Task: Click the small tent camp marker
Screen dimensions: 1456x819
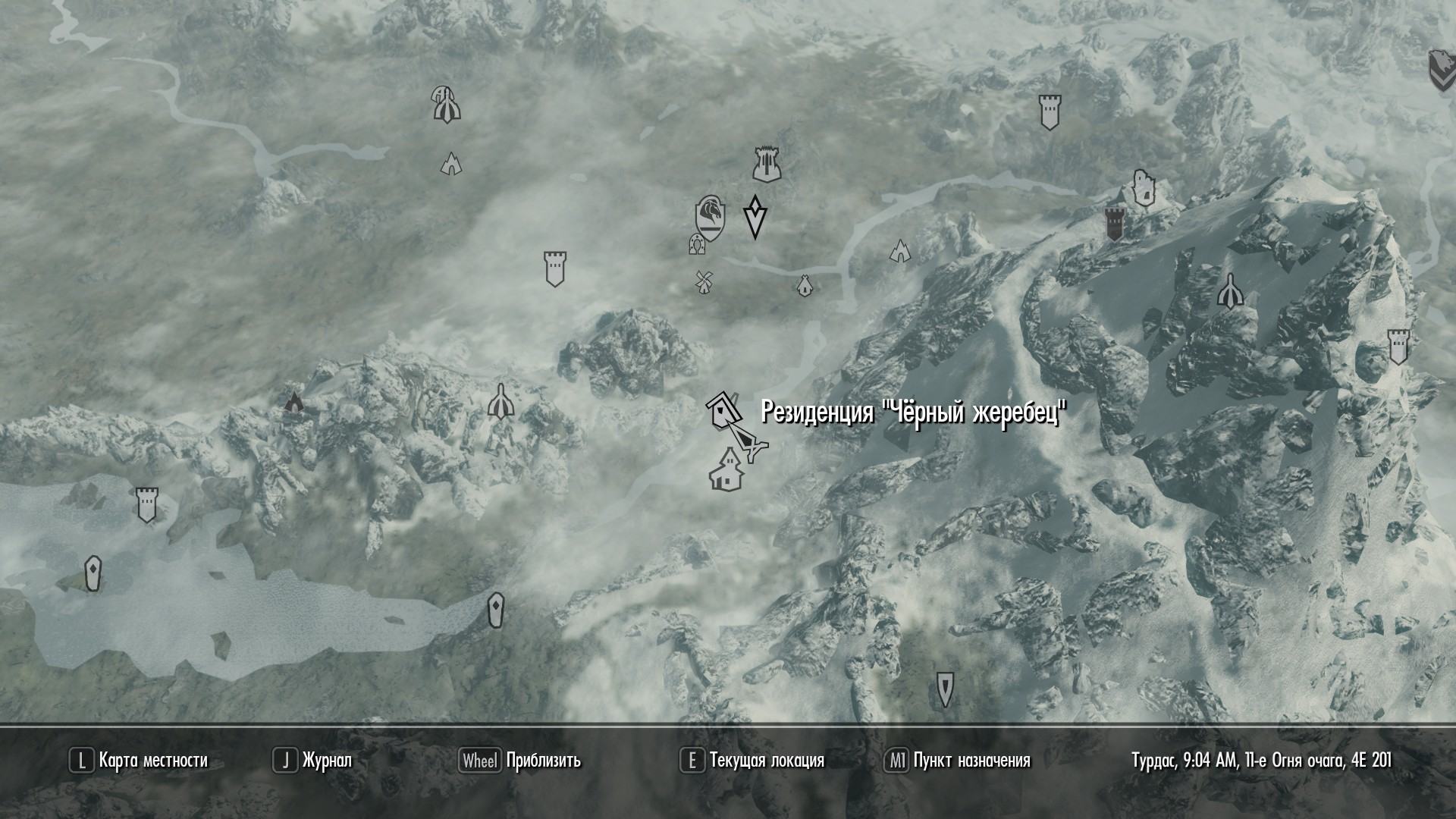Action: [805, 286]
